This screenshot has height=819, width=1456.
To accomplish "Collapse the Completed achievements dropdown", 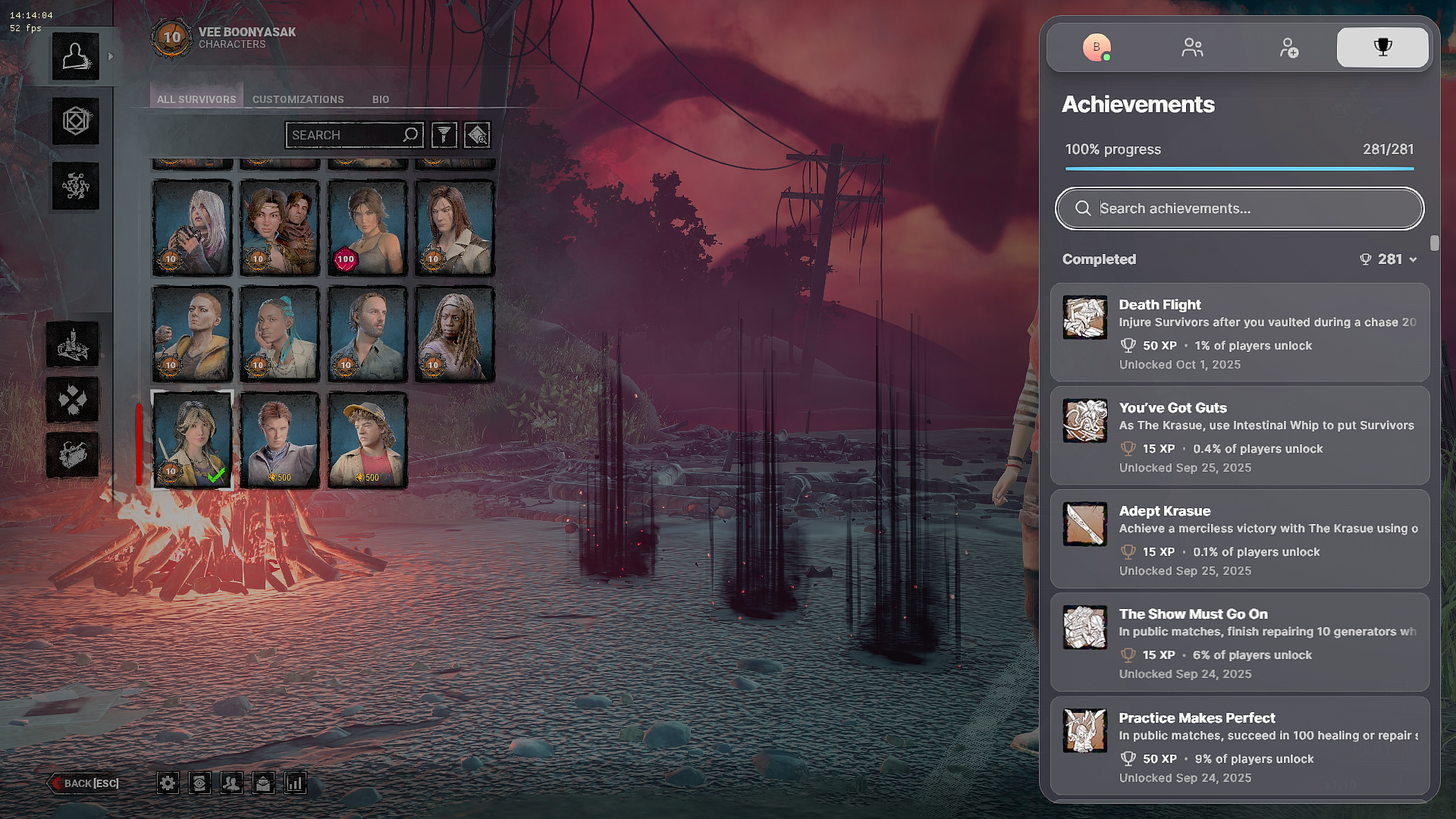I will point(1413,259).
